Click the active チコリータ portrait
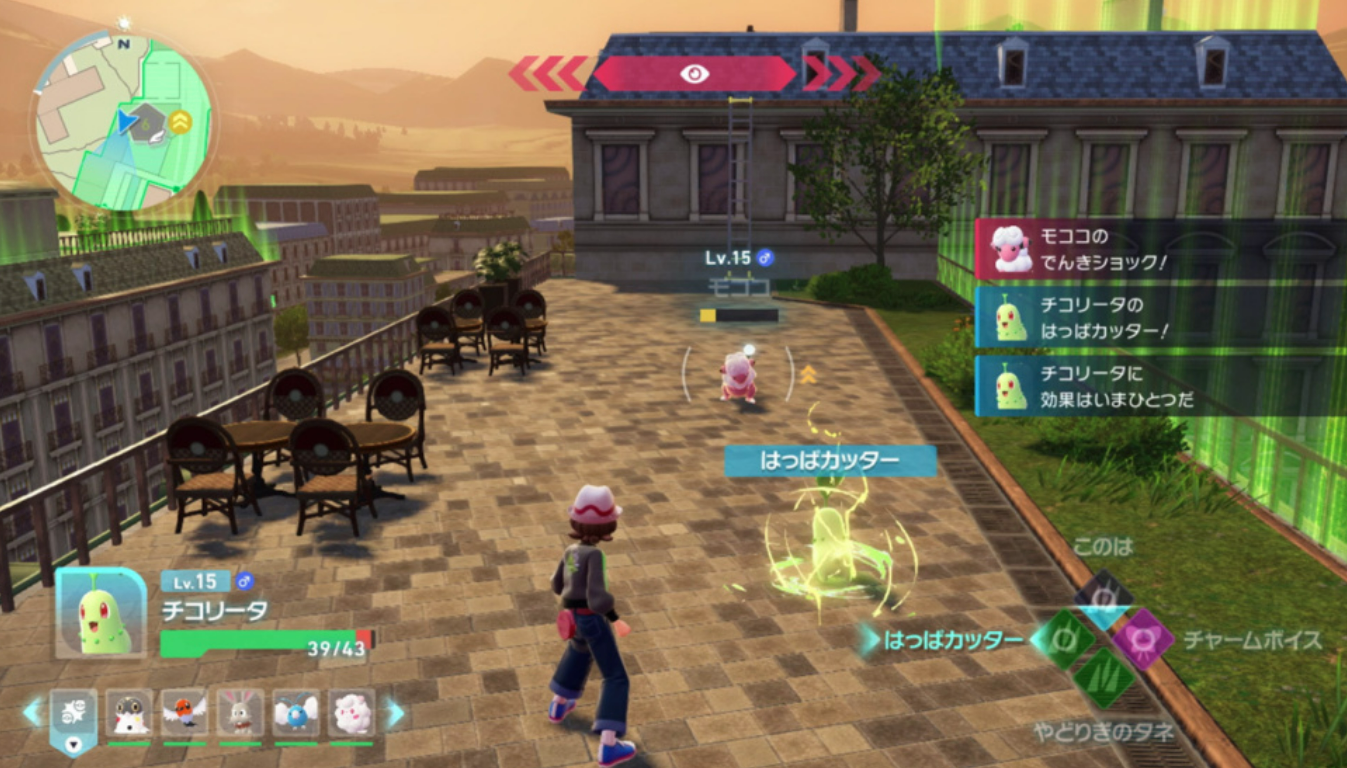 click(101, 613)
